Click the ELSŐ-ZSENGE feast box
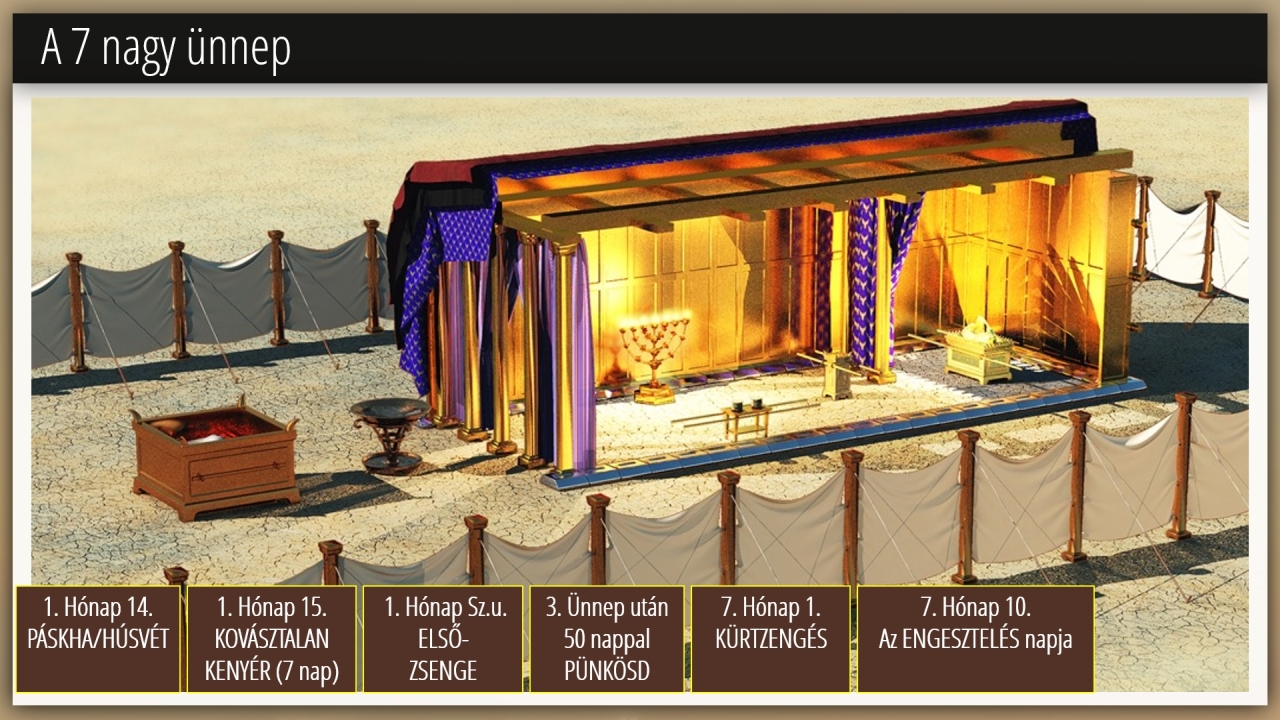This screenshot has width=1280, height=720. [x=442, y=639]
